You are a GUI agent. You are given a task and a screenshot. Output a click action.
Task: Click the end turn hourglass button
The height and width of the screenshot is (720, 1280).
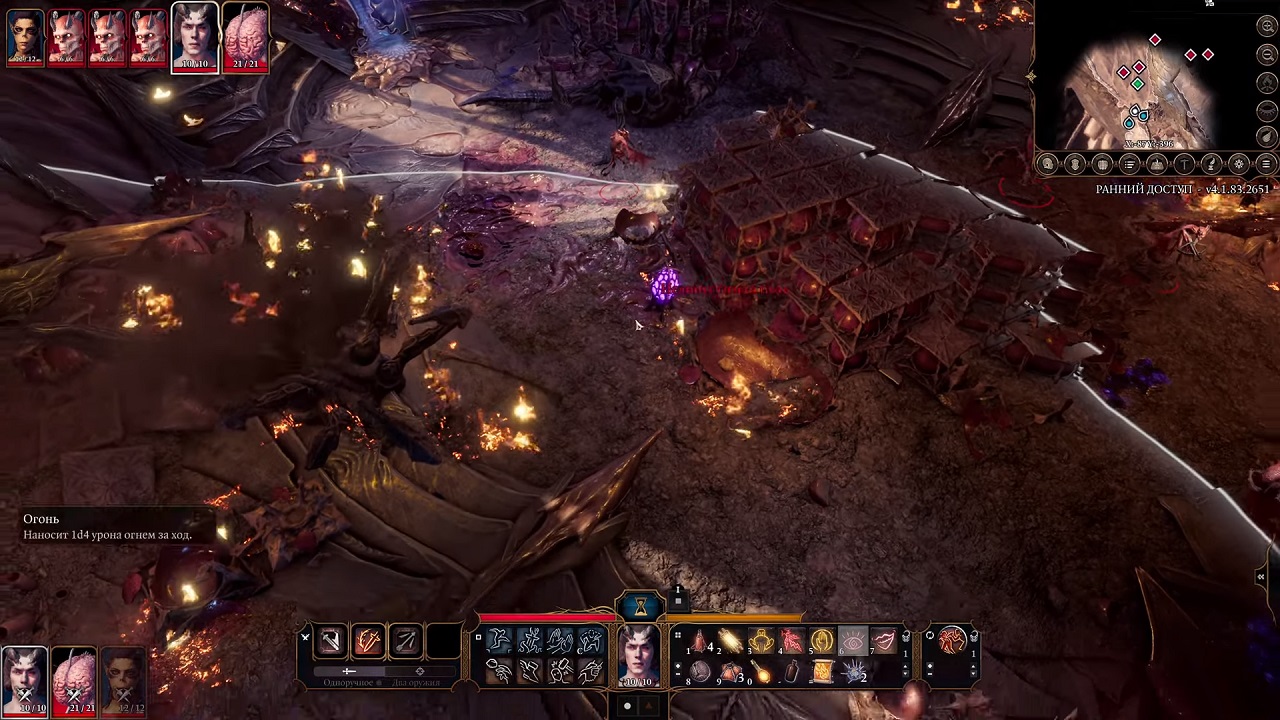tap(640, 605)
